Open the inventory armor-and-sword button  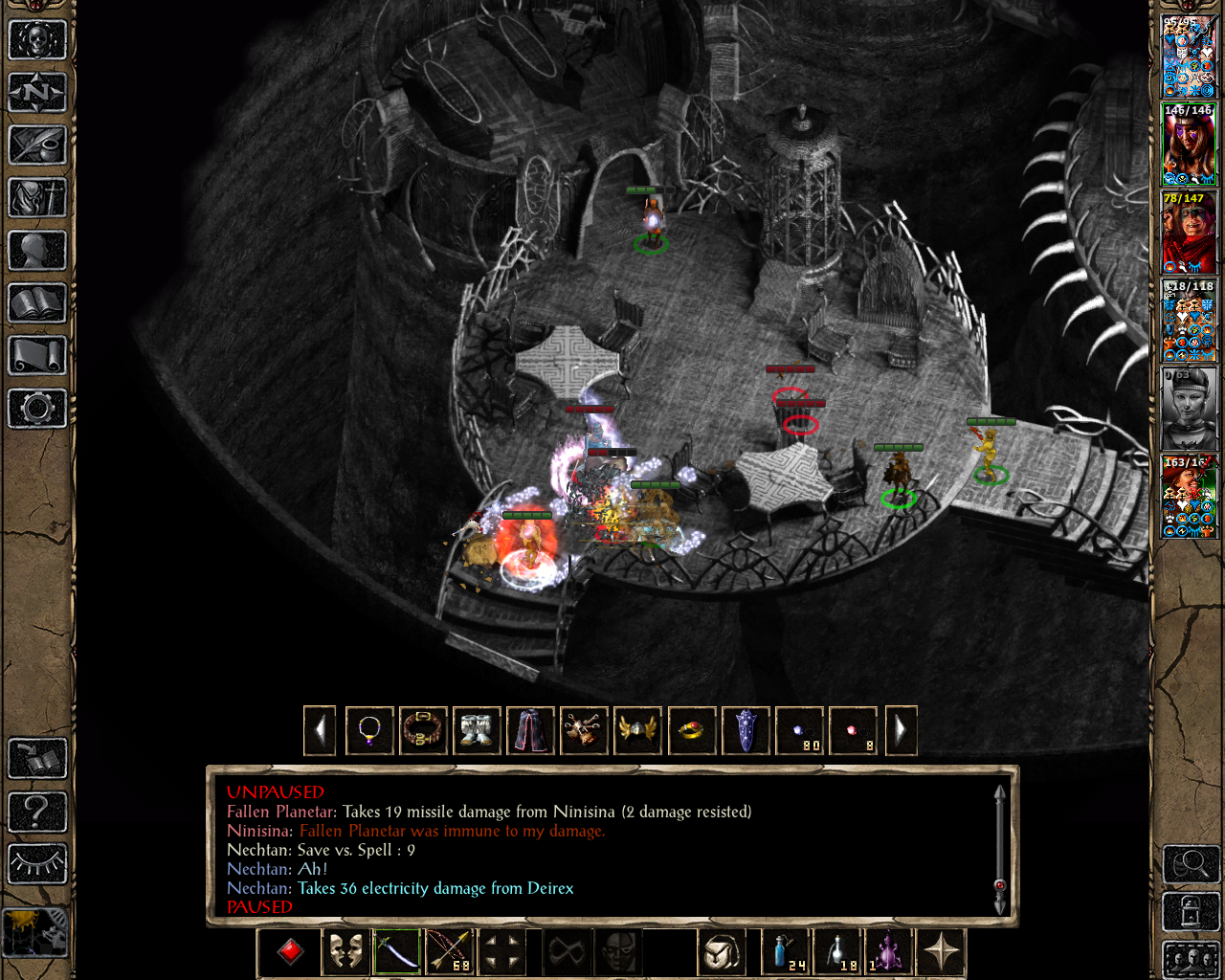36,198
